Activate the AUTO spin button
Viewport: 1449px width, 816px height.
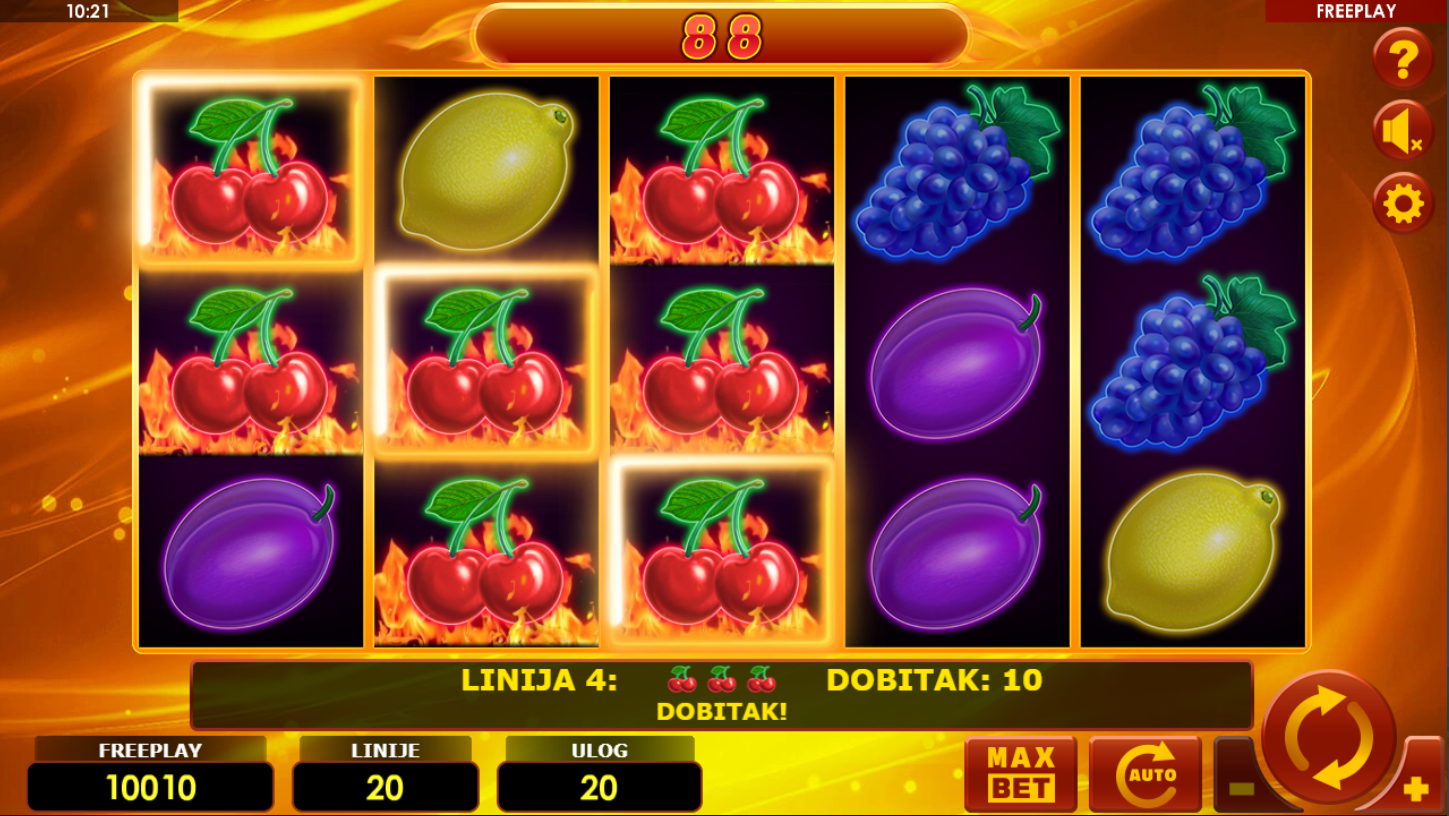(x=1145, y=774)
